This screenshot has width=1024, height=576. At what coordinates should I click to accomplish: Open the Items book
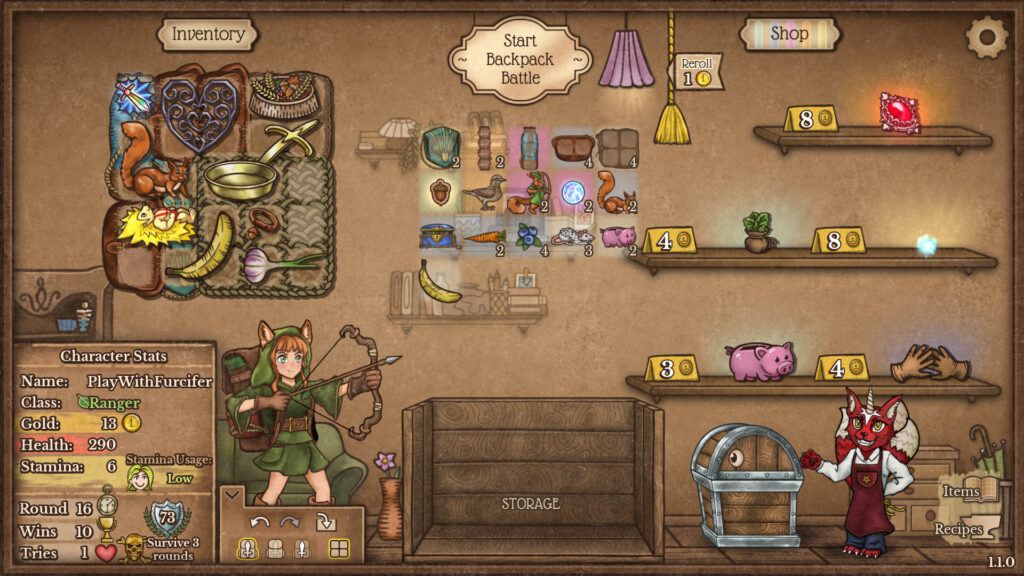tap(968, 490)
